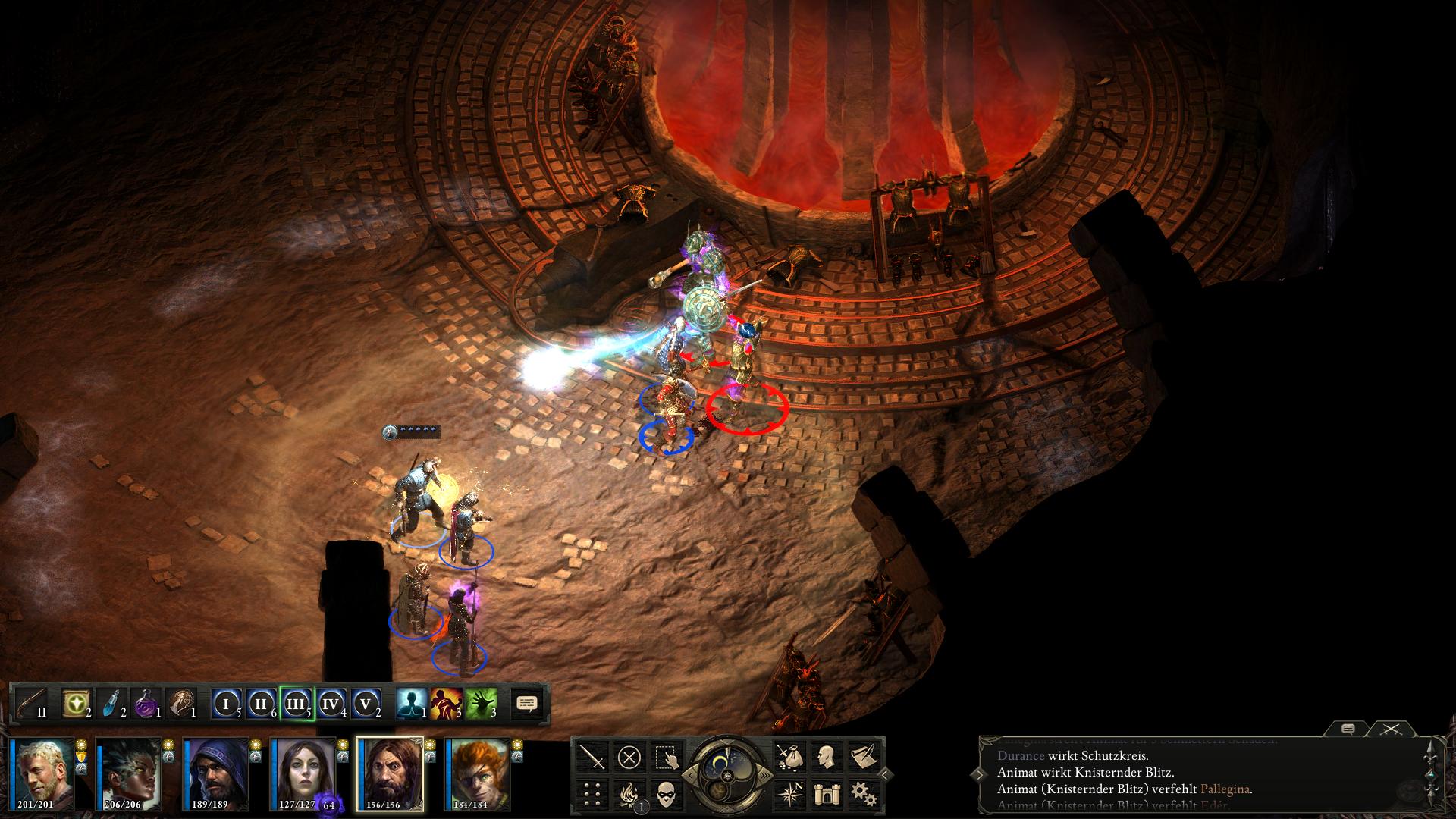Viewport: 1456px width, 819px height.
Task: Click the sword attack command button
Action: coord(592,757)
